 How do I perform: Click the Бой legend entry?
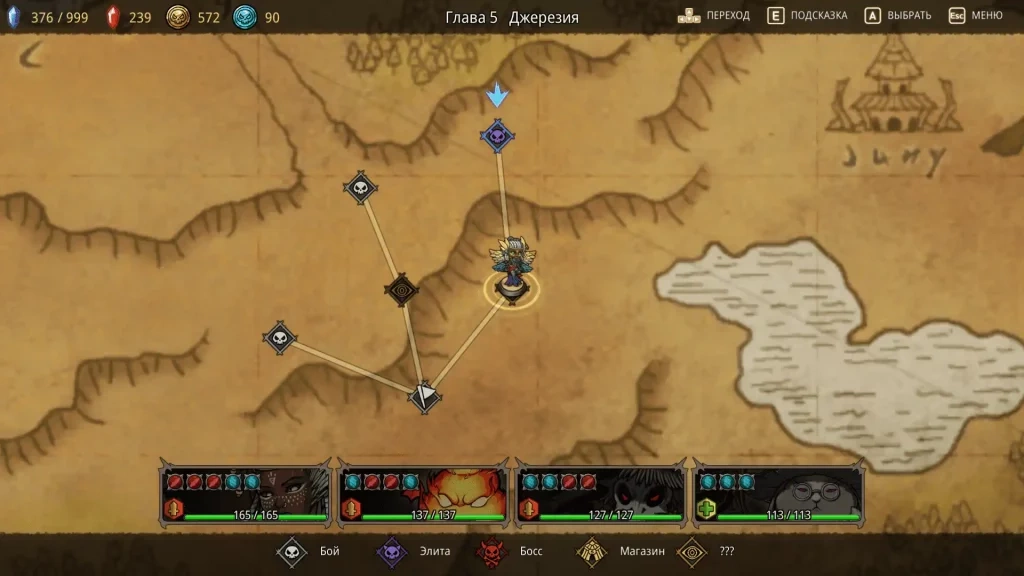(x=309, y=551)
